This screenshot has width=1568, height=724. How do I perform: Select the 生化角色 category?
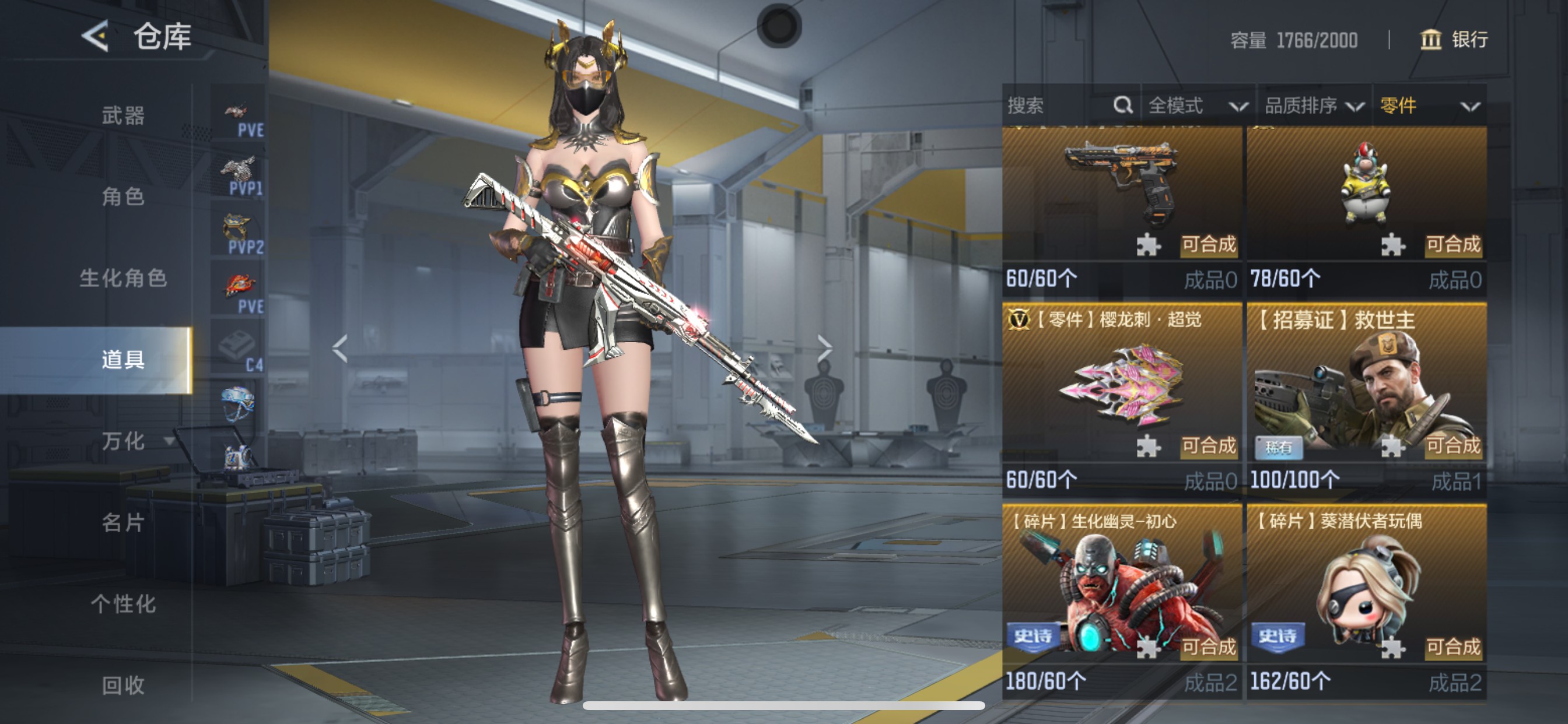123,278
